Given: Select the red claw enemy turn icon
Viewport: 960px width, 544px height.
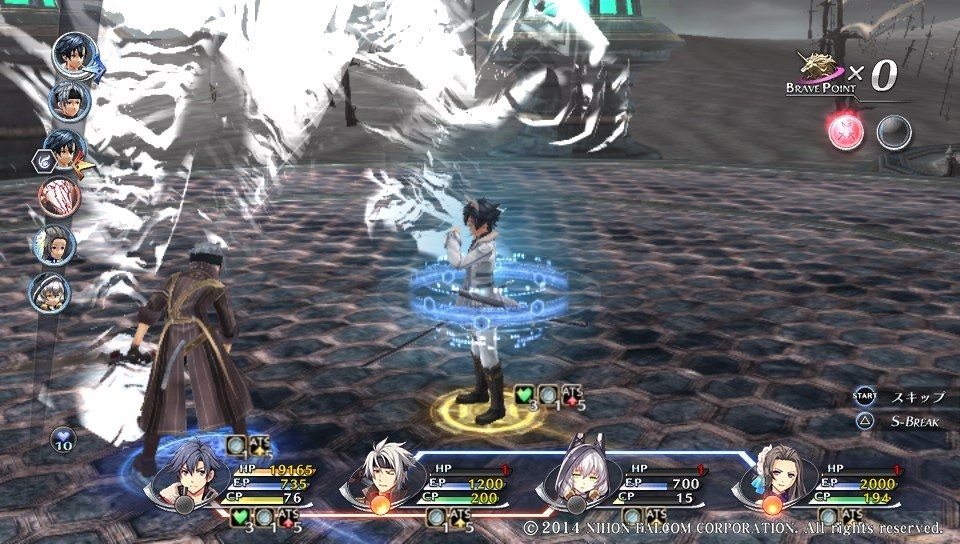Looking at the screenshot, I should (58, 197).
